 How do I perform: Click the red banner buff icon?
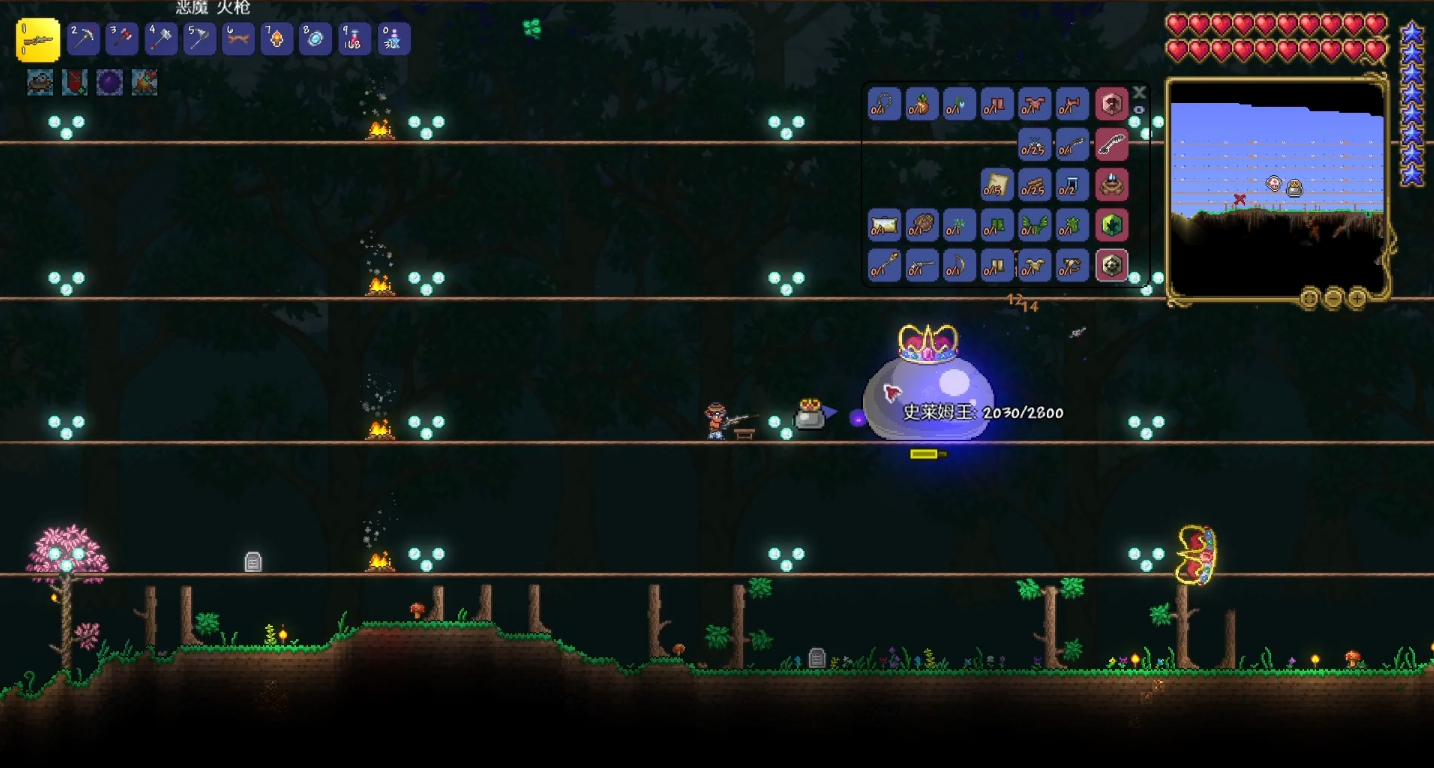coord(75,82)
